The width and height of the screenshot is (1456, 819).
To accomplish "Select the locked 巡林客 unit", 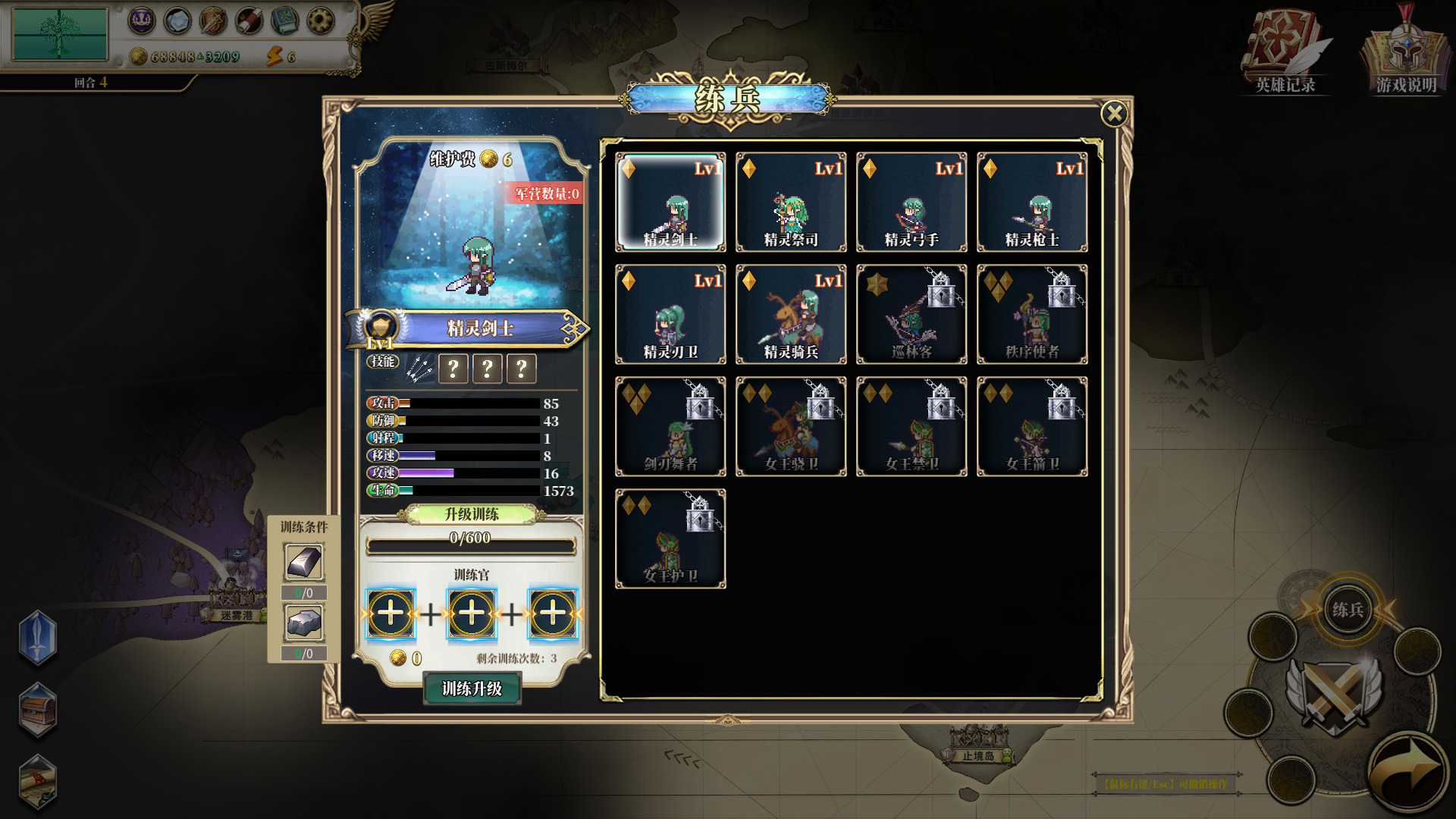I will (x=912, y=315).
